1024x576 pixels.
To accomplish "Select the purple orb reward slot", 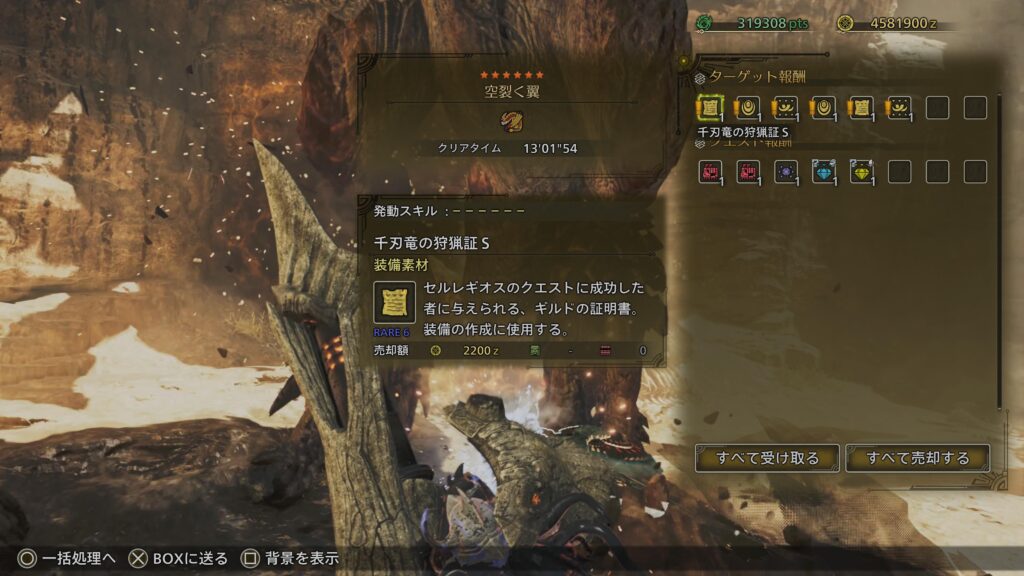I will pyautogui.click(x=785, y=172).
